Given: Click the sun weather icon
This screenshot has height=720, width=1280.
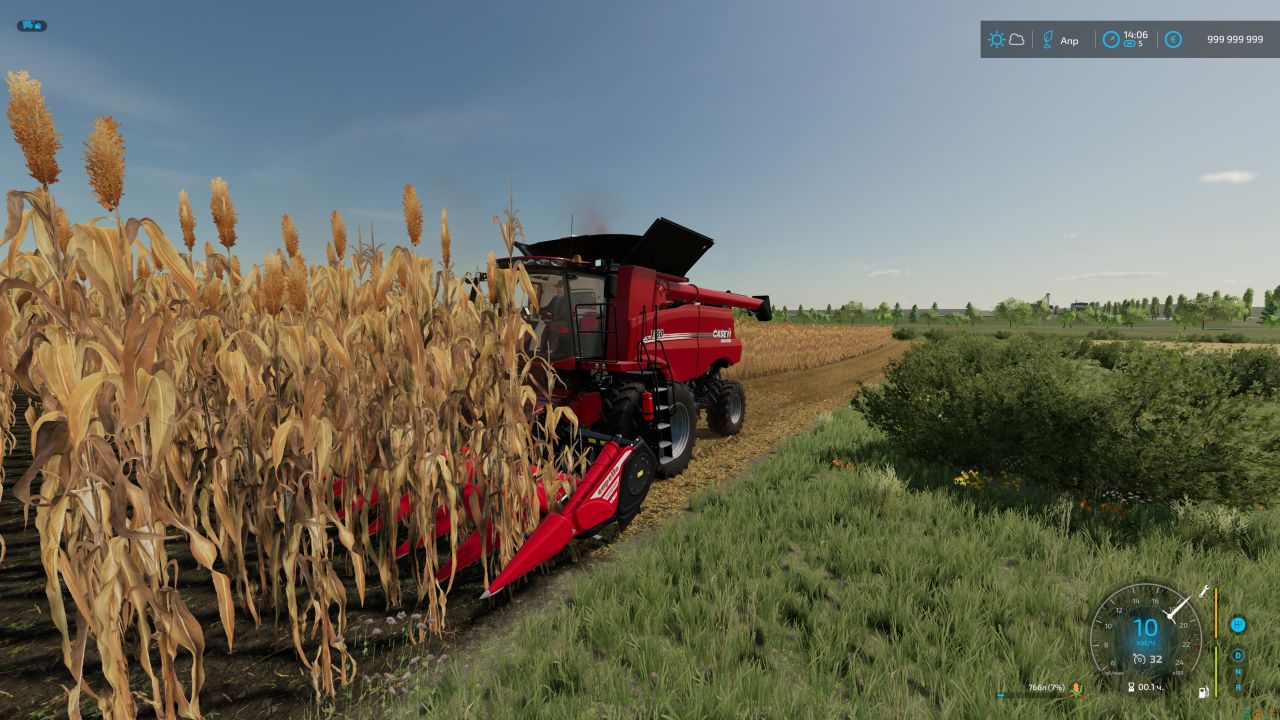Looking at the screenshot, I should point(996,39).
